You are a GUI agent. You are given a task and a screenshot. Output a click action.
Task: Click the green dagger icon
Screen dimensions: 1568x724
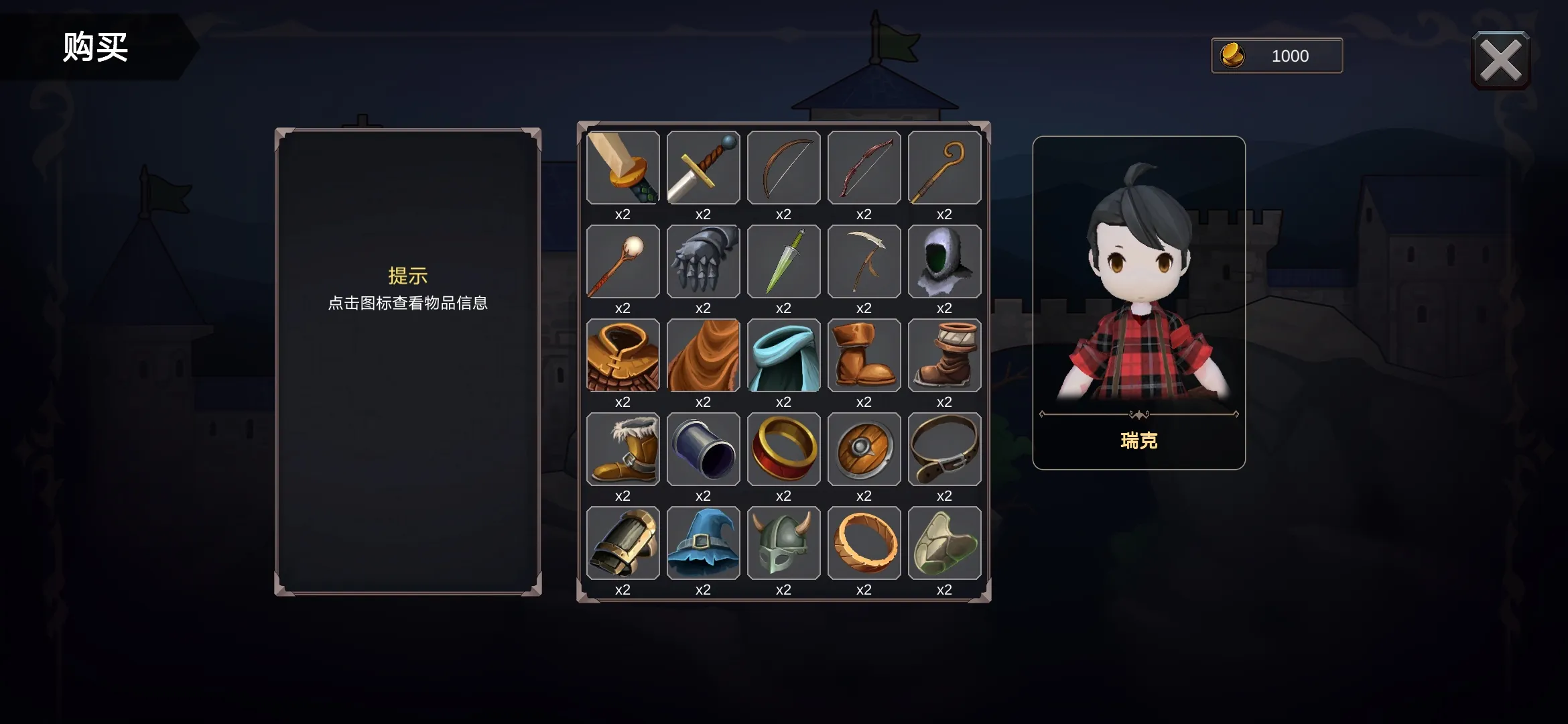(x=783, y=261)
